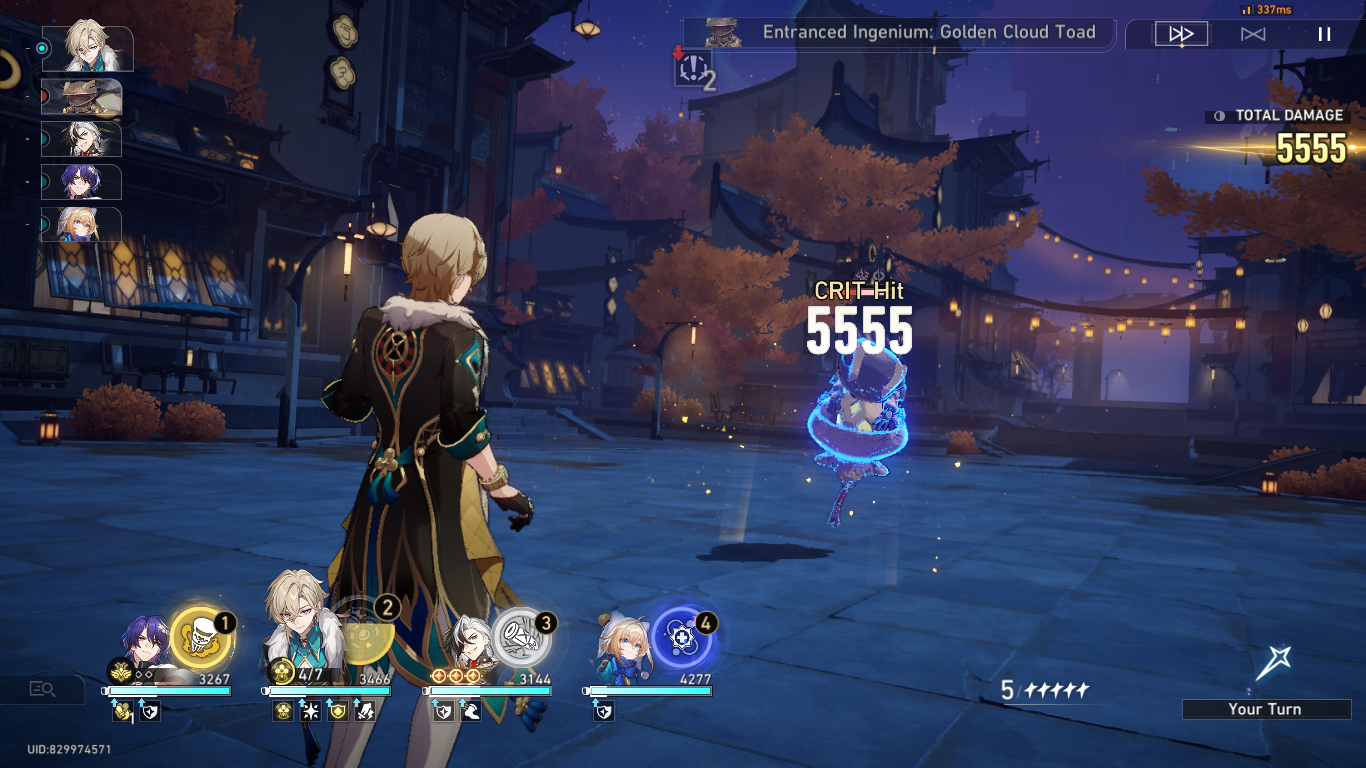Fire Boothill's silver ultimate megaphone icon
The height and width of the screenshot is (768, 1366).
(519, 637)
